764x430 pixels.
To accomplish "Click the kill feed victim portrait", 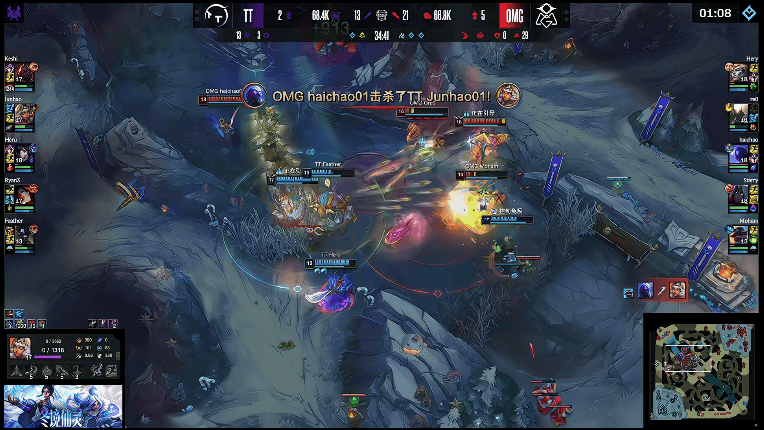I will pyautogui.click(x=508, y=95).
